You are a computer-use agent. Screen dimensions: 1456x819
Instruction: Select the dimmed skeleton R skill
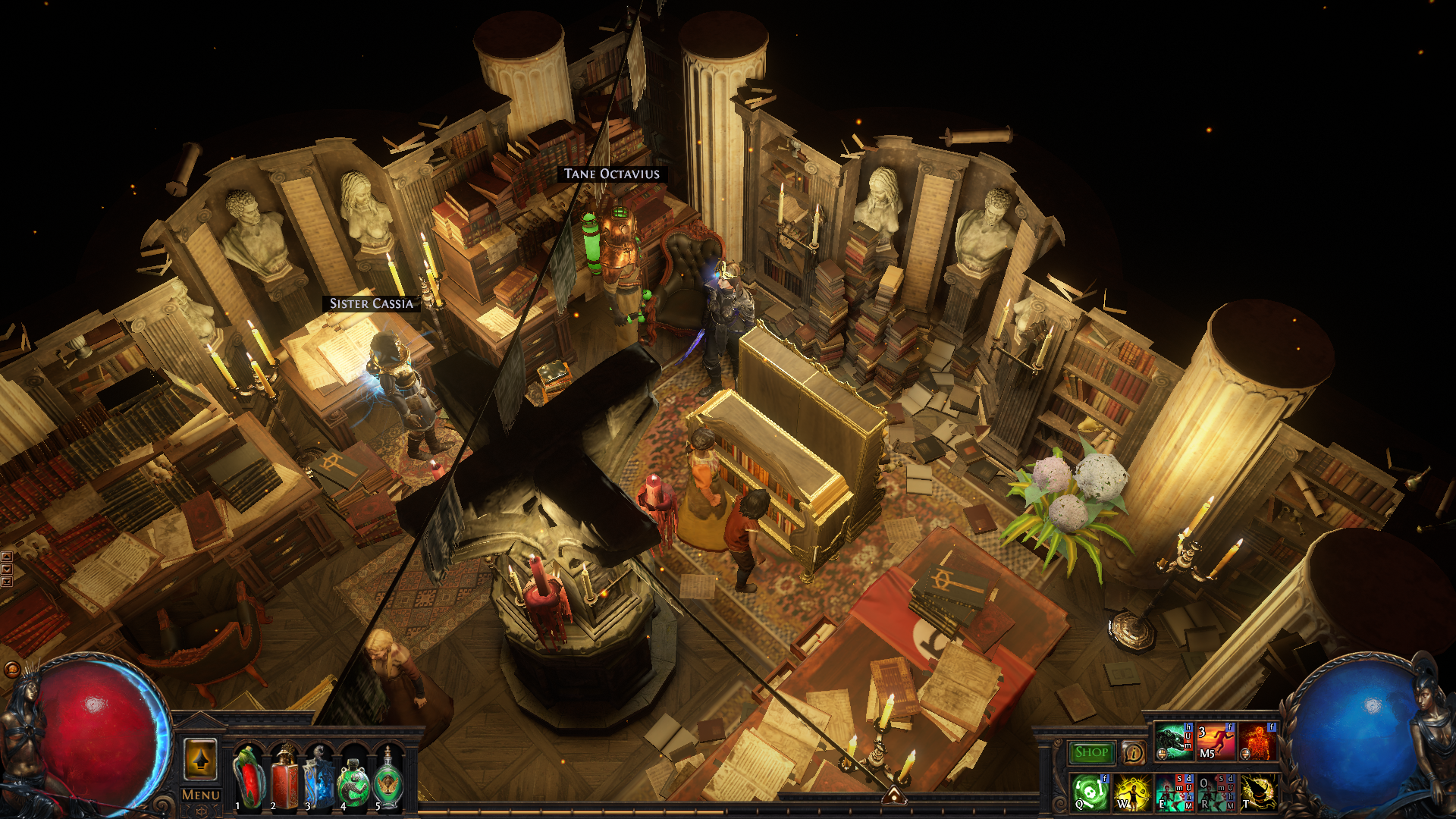point(1216,792)
